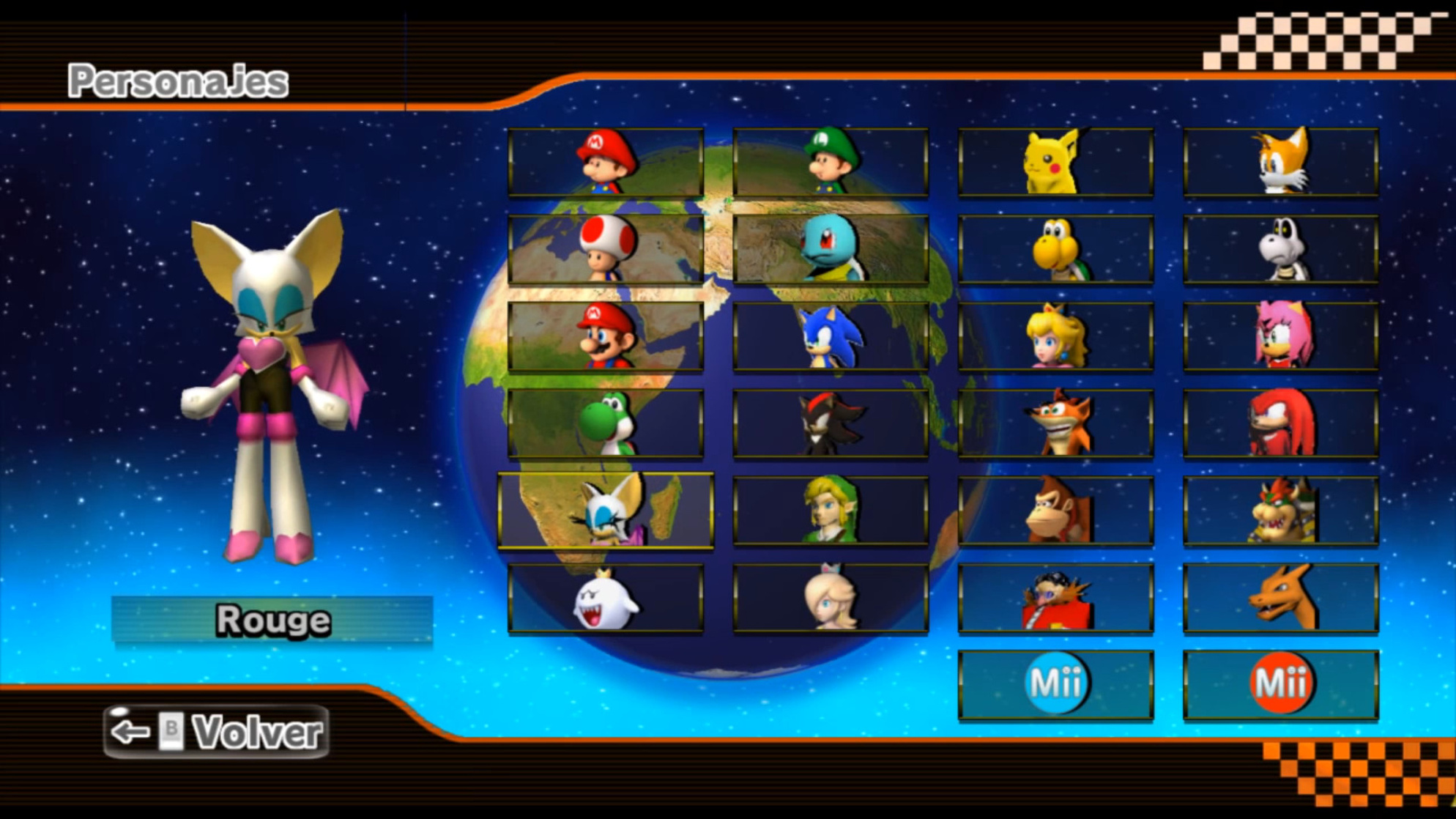Pick Sonic the Hedgehog
The image size is (1456, 819).
(831, 336)
